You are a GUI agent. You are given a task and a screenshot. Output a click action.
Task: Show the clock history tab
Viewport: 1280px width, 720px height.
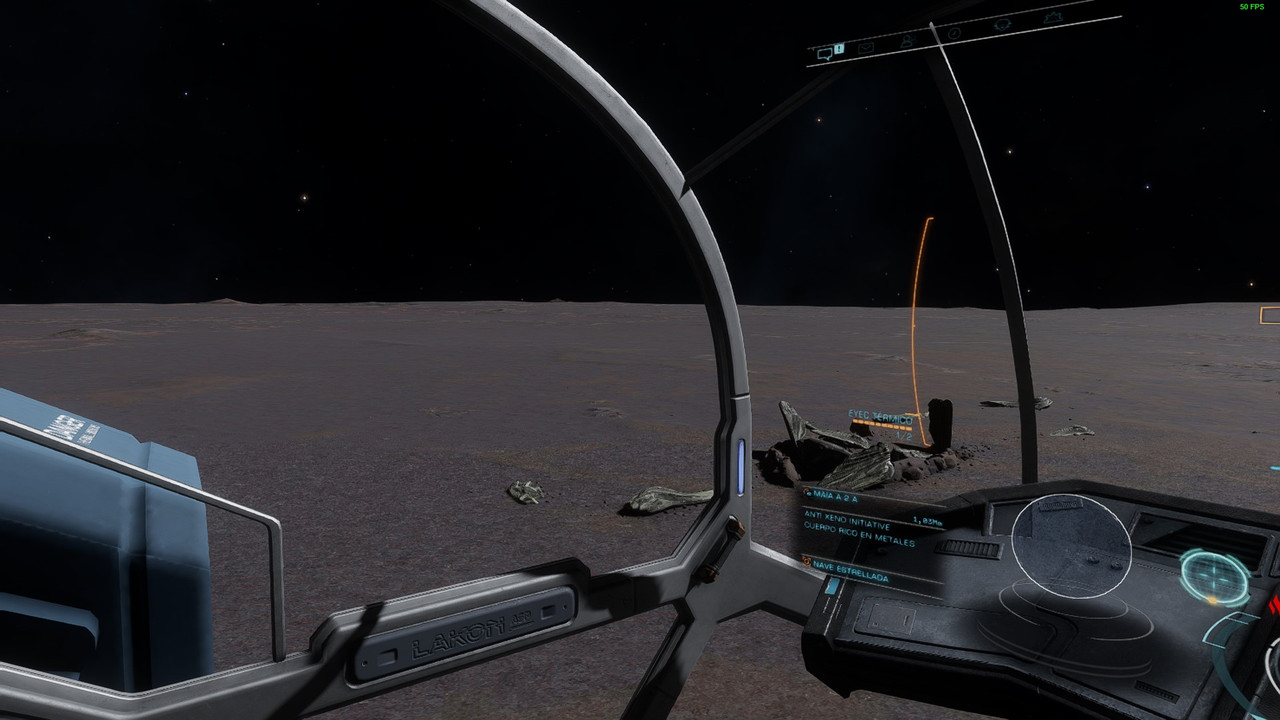click(x=954, y=33)
